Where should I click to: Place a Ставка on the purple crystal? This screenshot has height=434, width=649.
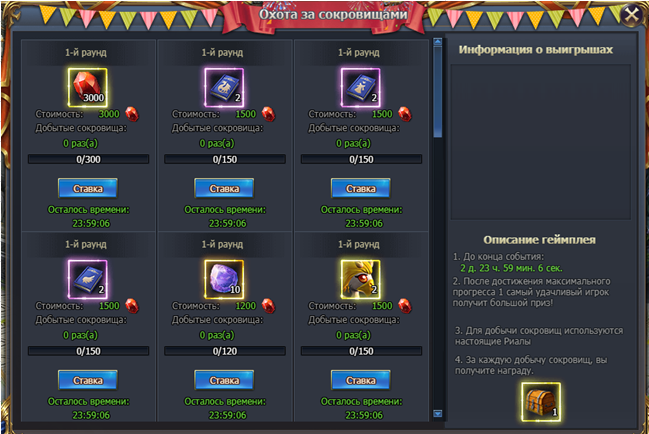click(224, 380)
